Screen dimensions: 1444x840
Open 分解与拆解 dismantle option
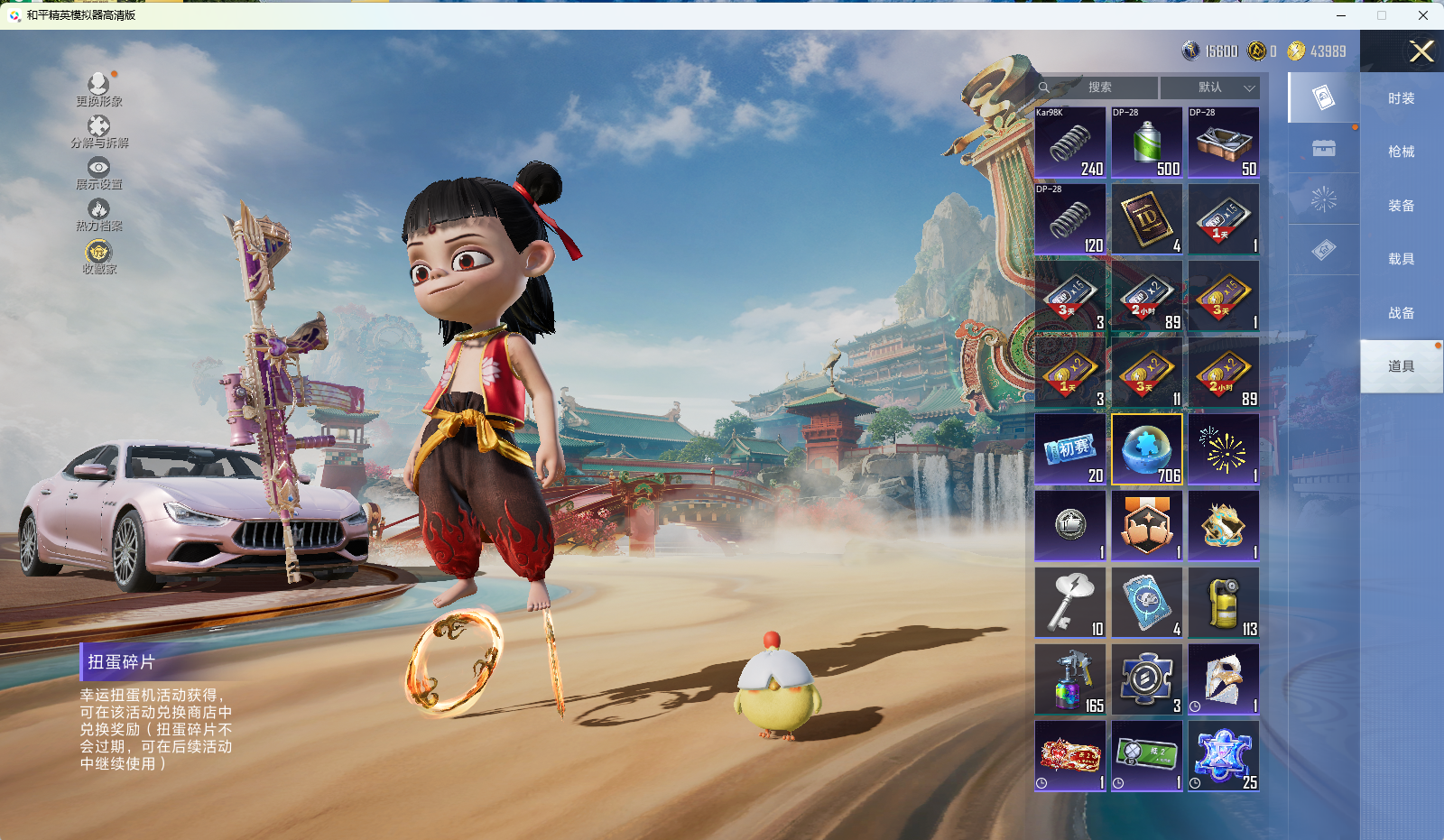tap(99, 131)
